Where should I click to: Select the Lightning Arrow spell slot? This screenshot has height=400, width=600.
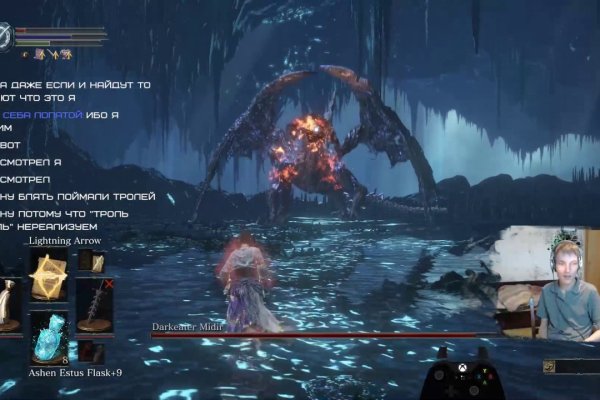point(47,276)
